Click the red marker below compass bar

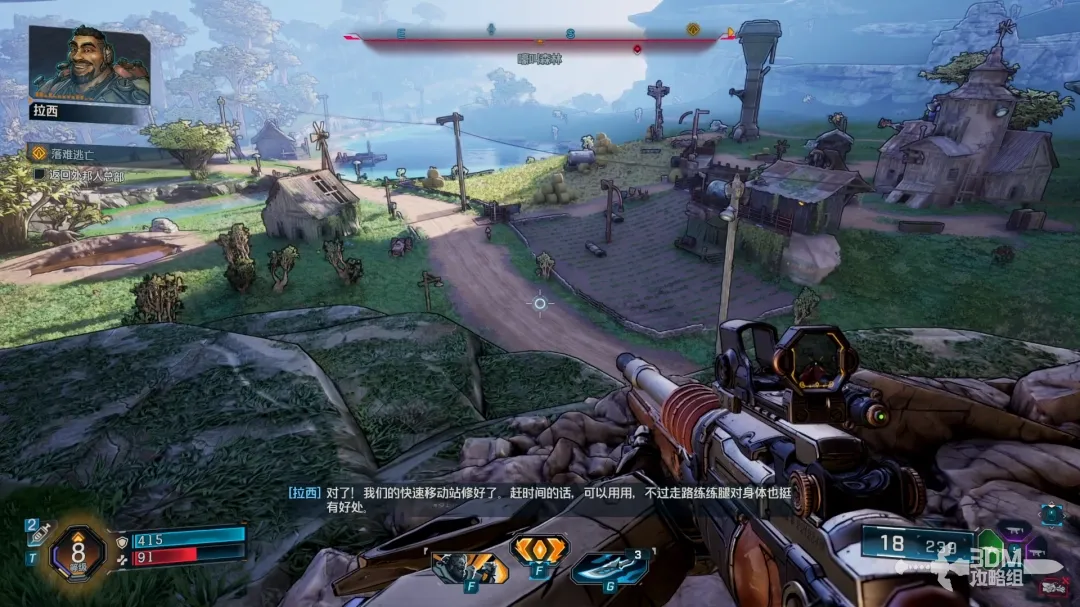(x=637, y=48)
